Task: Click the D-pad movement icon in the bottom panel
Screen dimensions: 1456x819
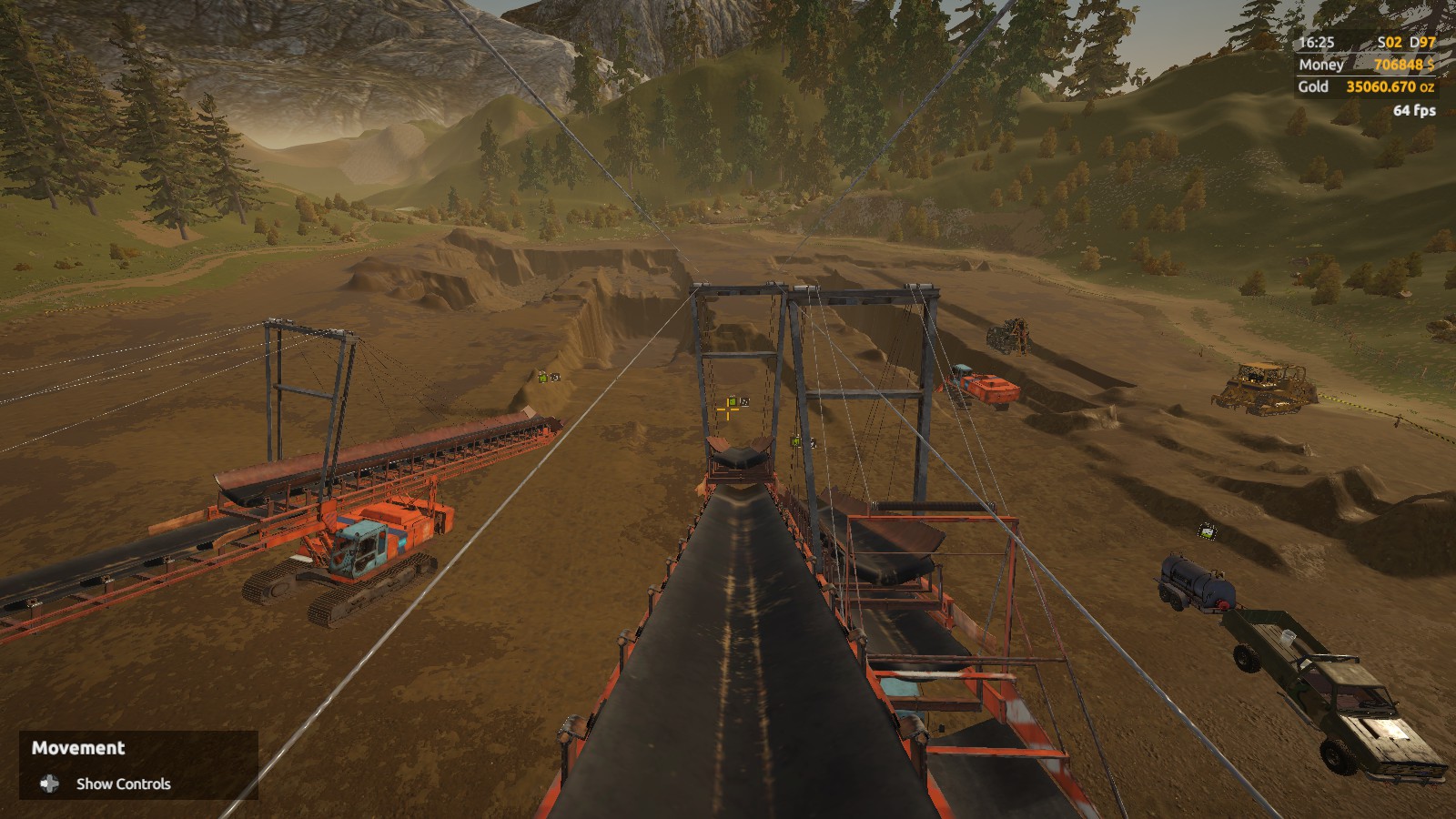Action: coord(47,784)
